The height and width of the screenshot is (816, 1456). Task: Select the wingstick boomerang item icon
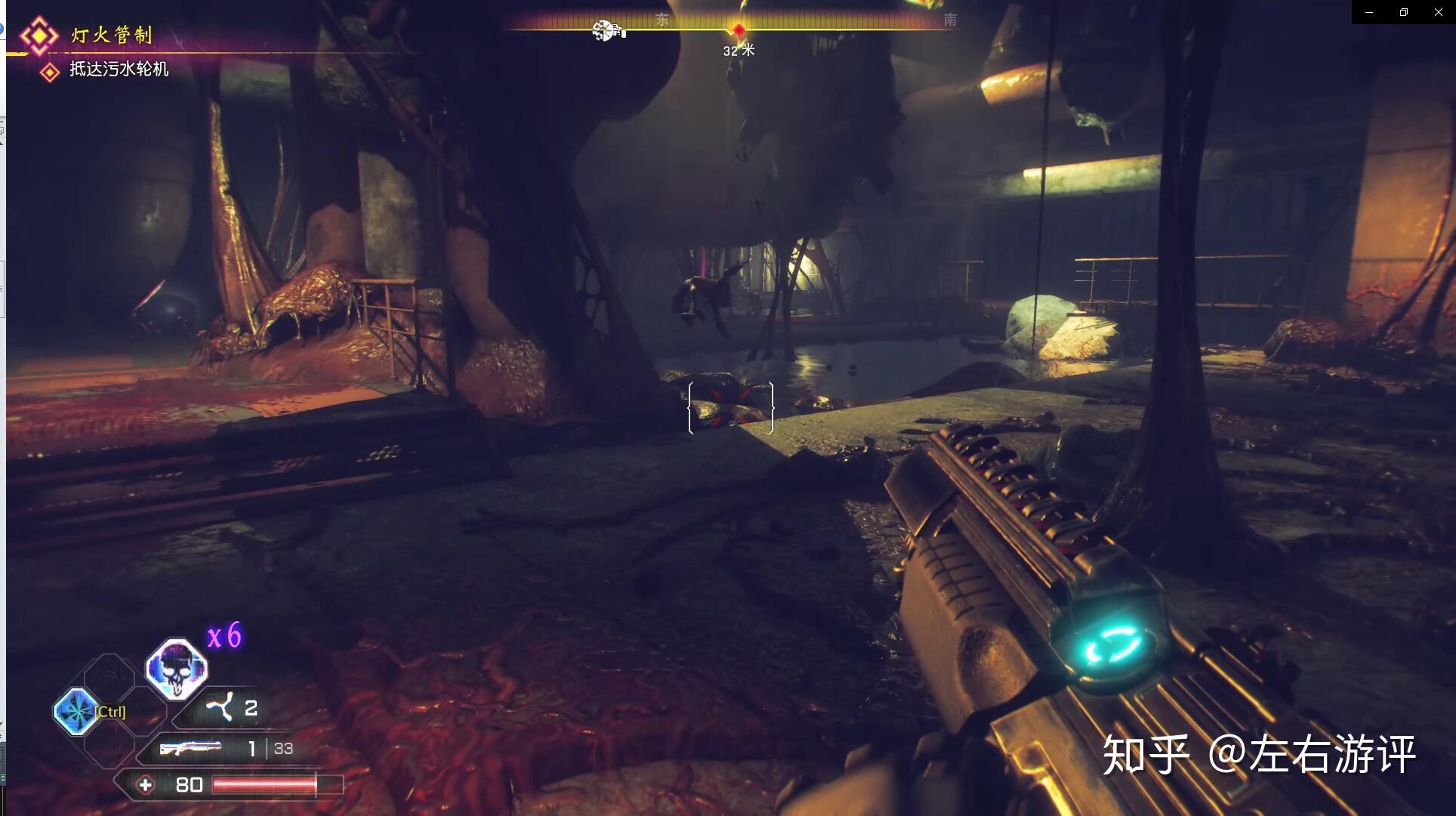pos(221,708)
